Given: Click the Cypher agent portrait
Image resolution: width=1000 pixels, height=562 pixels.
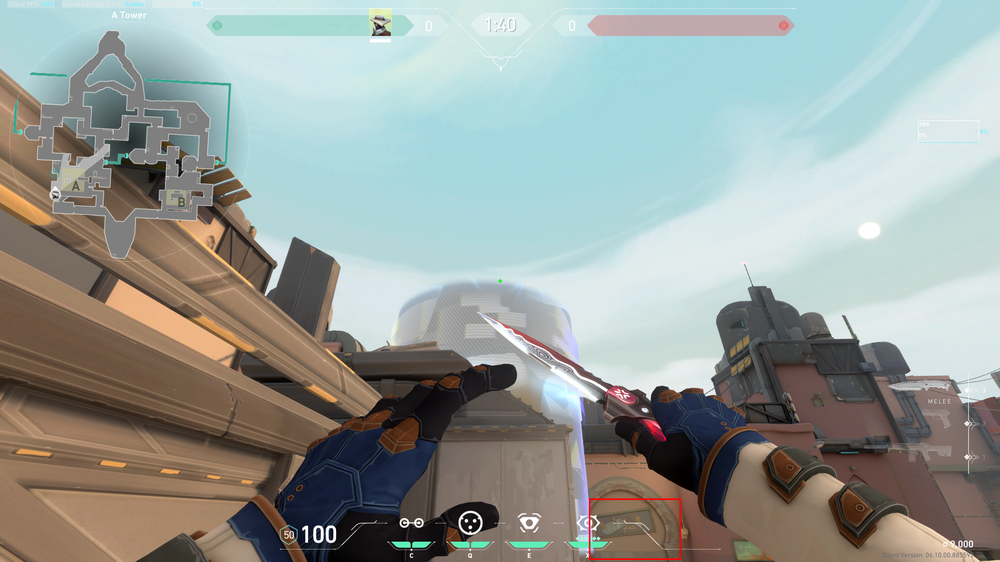Looking at the screenshot, I should (380, 24).
